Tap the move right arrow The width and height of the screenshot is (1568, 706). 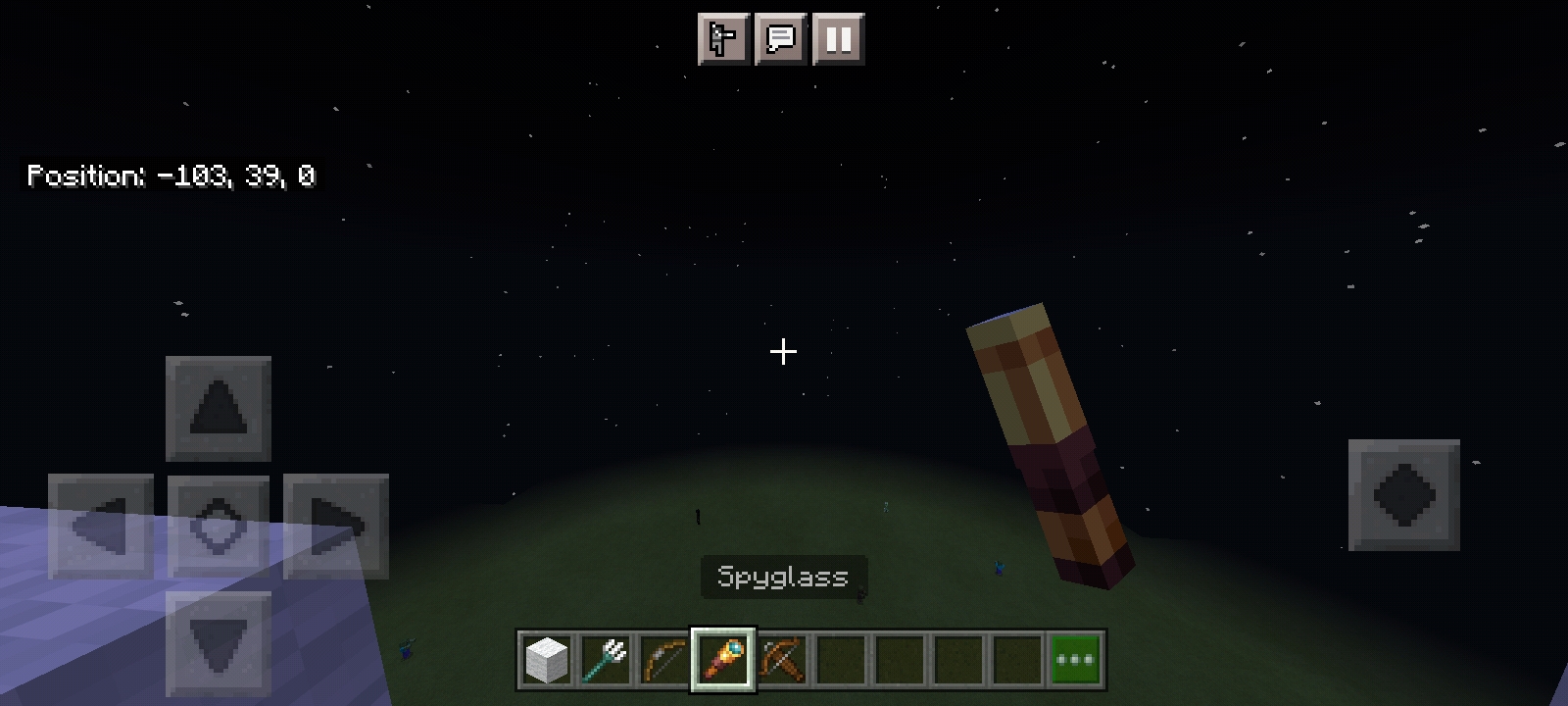point(335,527)
